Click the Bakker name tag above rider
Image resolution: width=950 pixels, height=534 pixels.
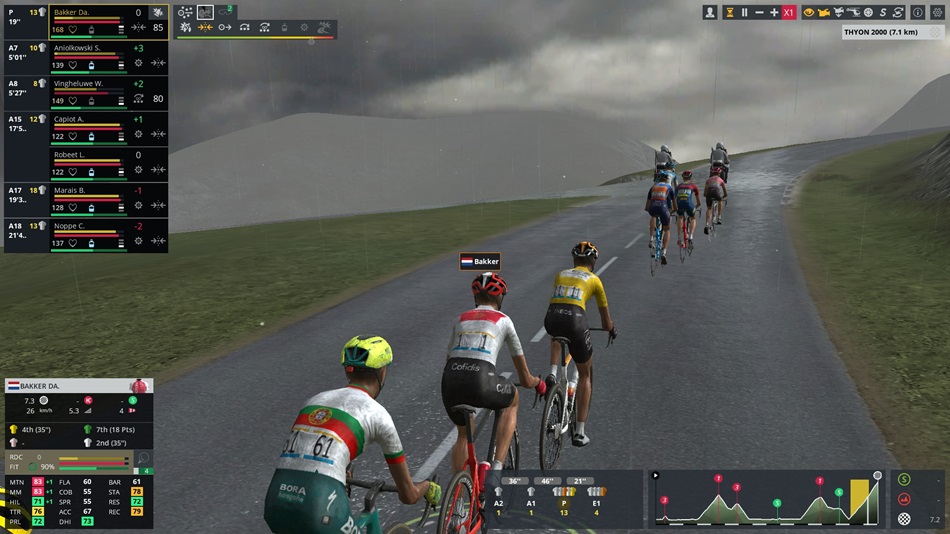point(480,262)
